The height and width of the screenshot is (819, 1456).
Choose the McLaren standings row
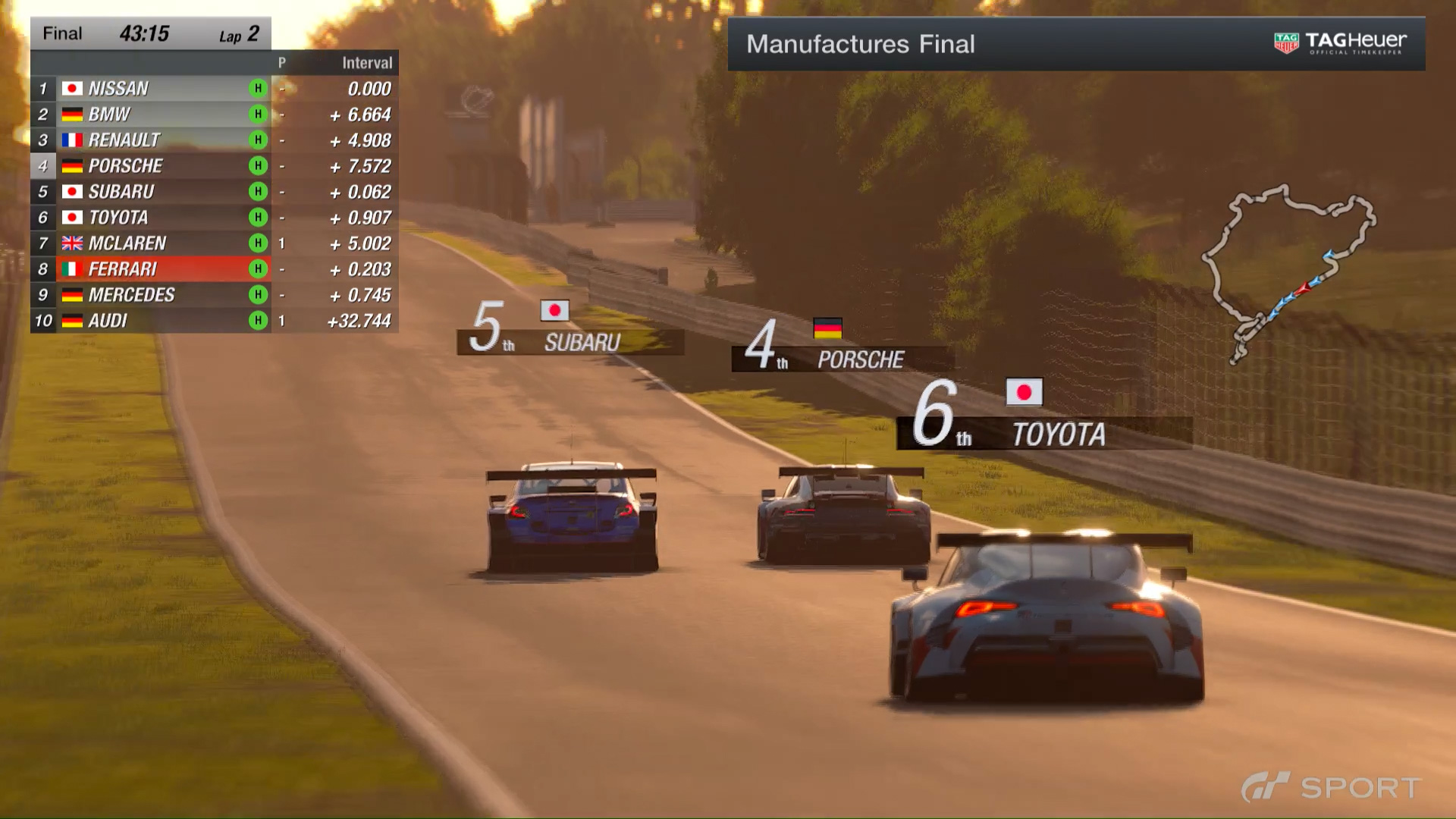pyautogui.click(x=212, y=243)
